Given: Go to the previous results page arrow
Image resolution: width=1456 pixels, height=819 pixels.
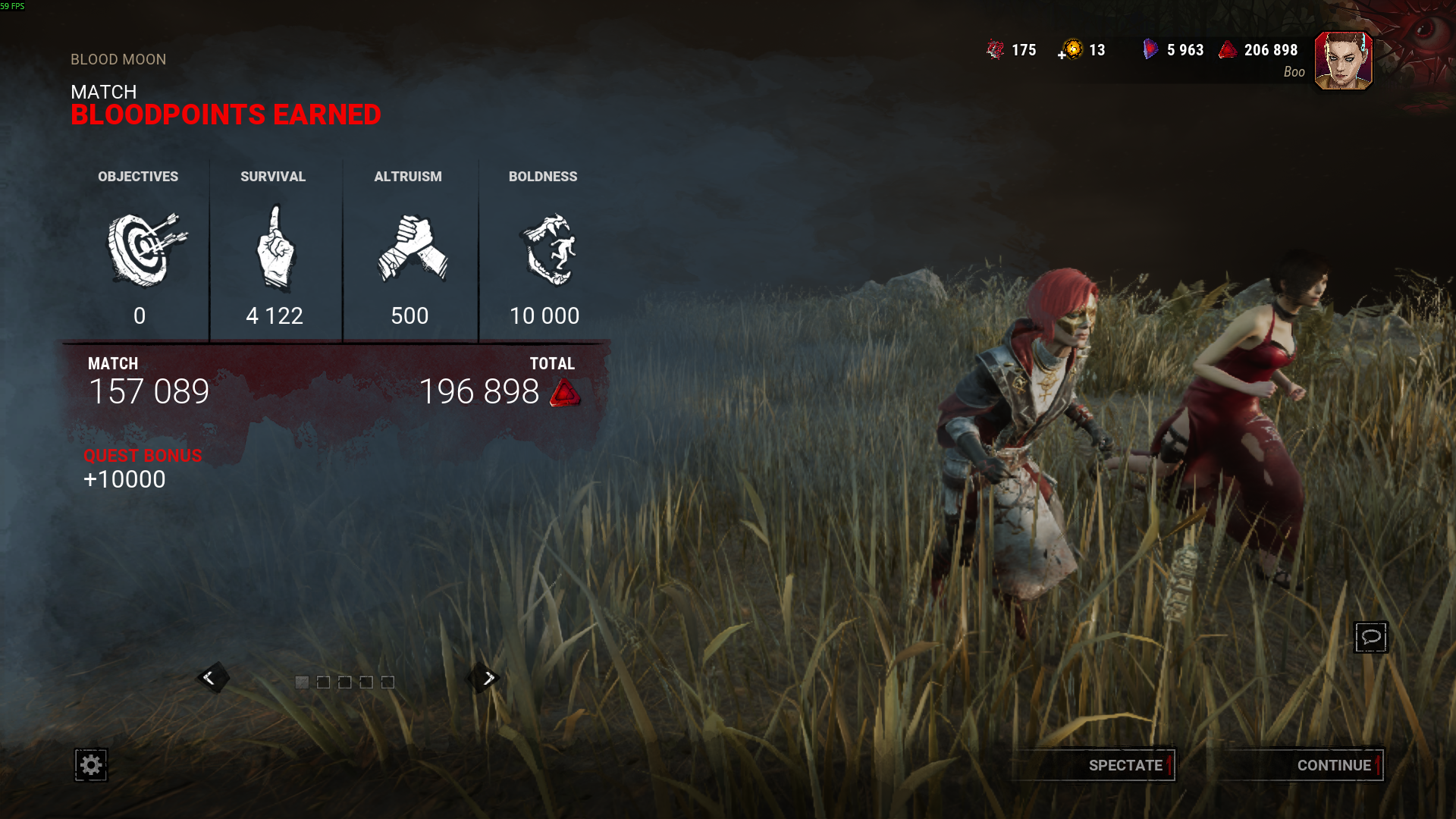Looking at the screenshot, I should (x=209, y=678).
